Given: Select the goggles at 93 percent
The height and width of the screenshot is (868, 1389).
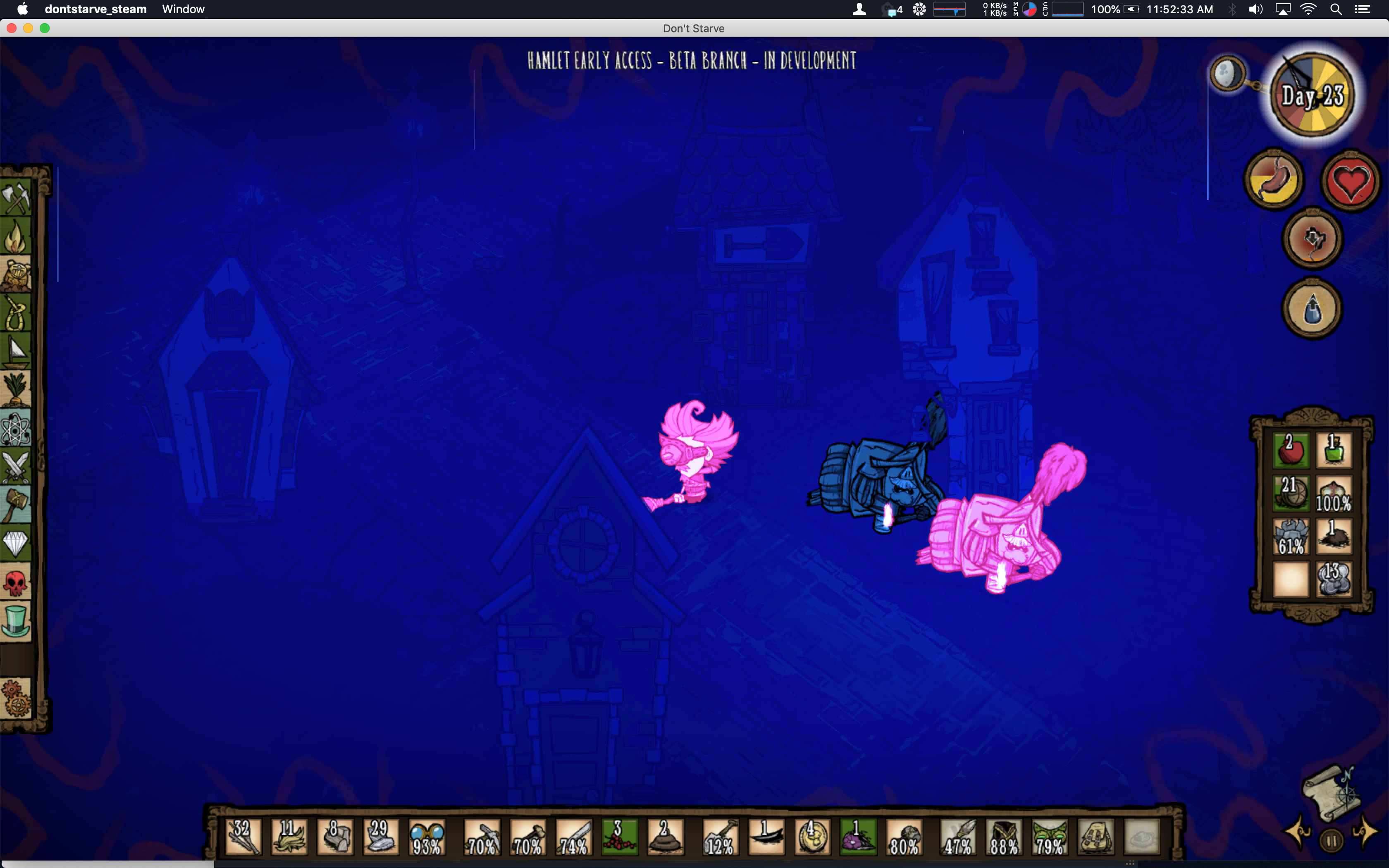Looking at the screenshot, I should (427, 837).
